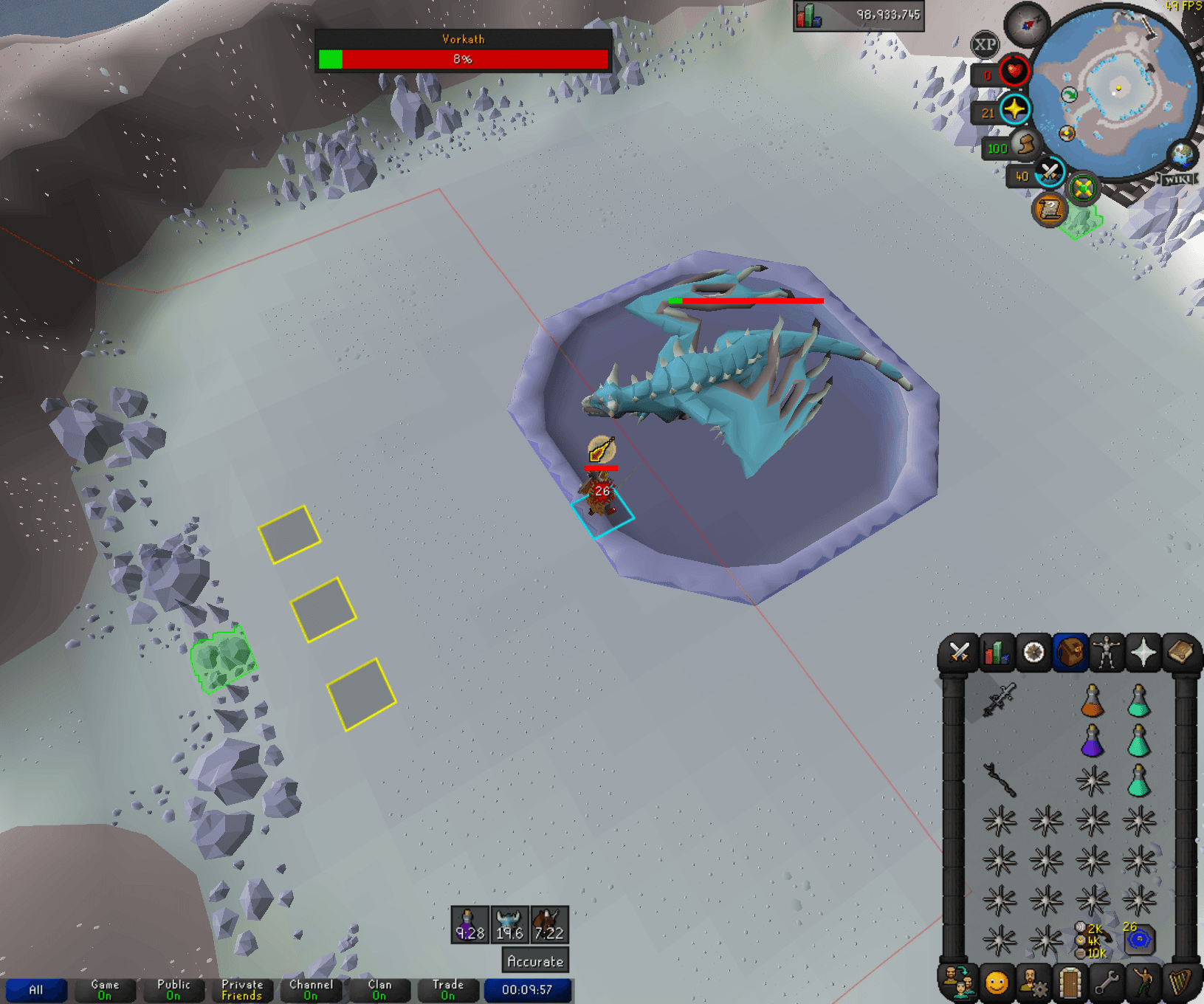Open the Skills stats panel
Image resolution: width=1204 pixels, height=1004 pixels.
997,653
